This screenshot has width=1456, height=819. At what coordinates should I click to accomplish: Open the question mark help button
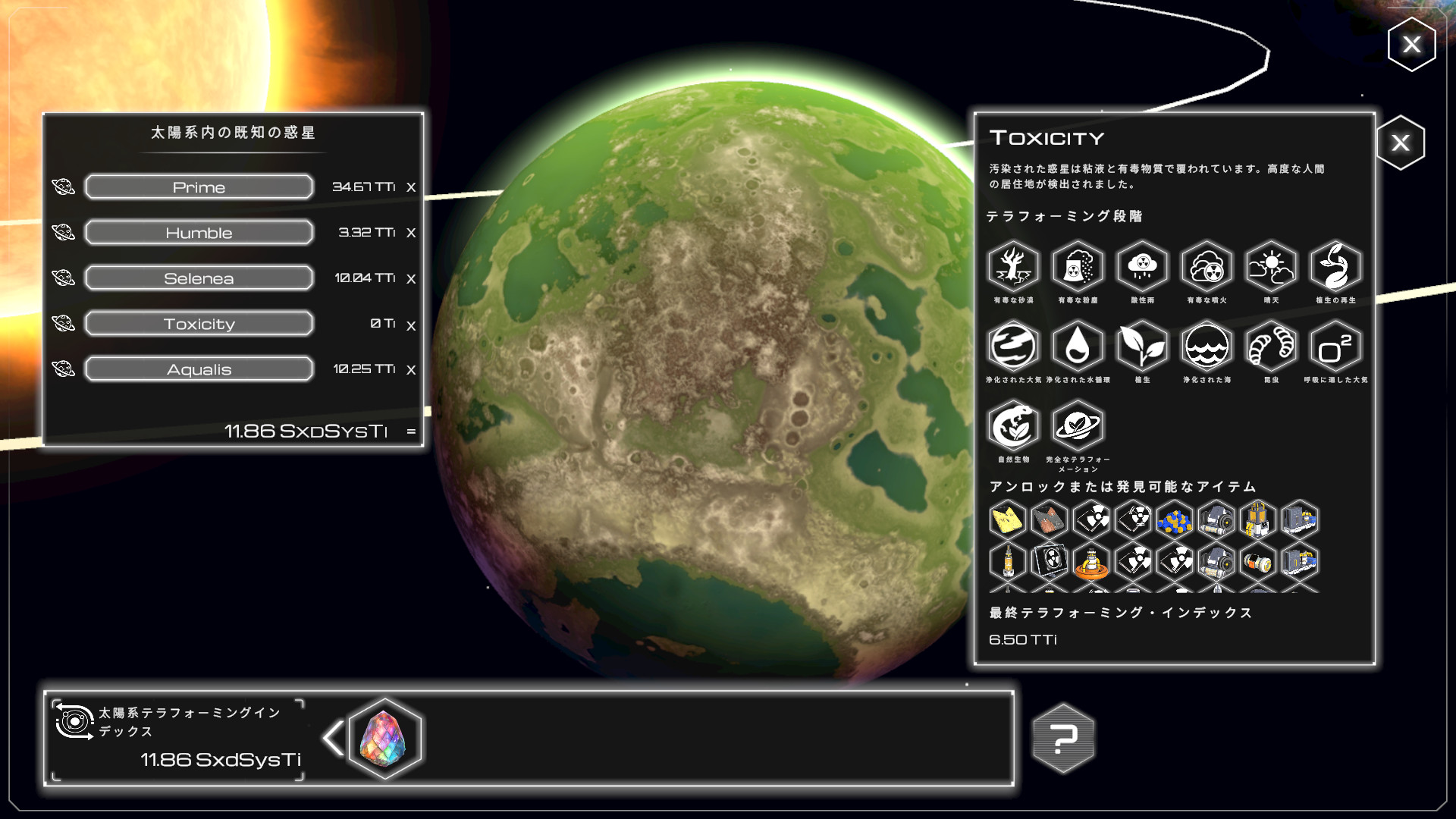[1063, 738]
